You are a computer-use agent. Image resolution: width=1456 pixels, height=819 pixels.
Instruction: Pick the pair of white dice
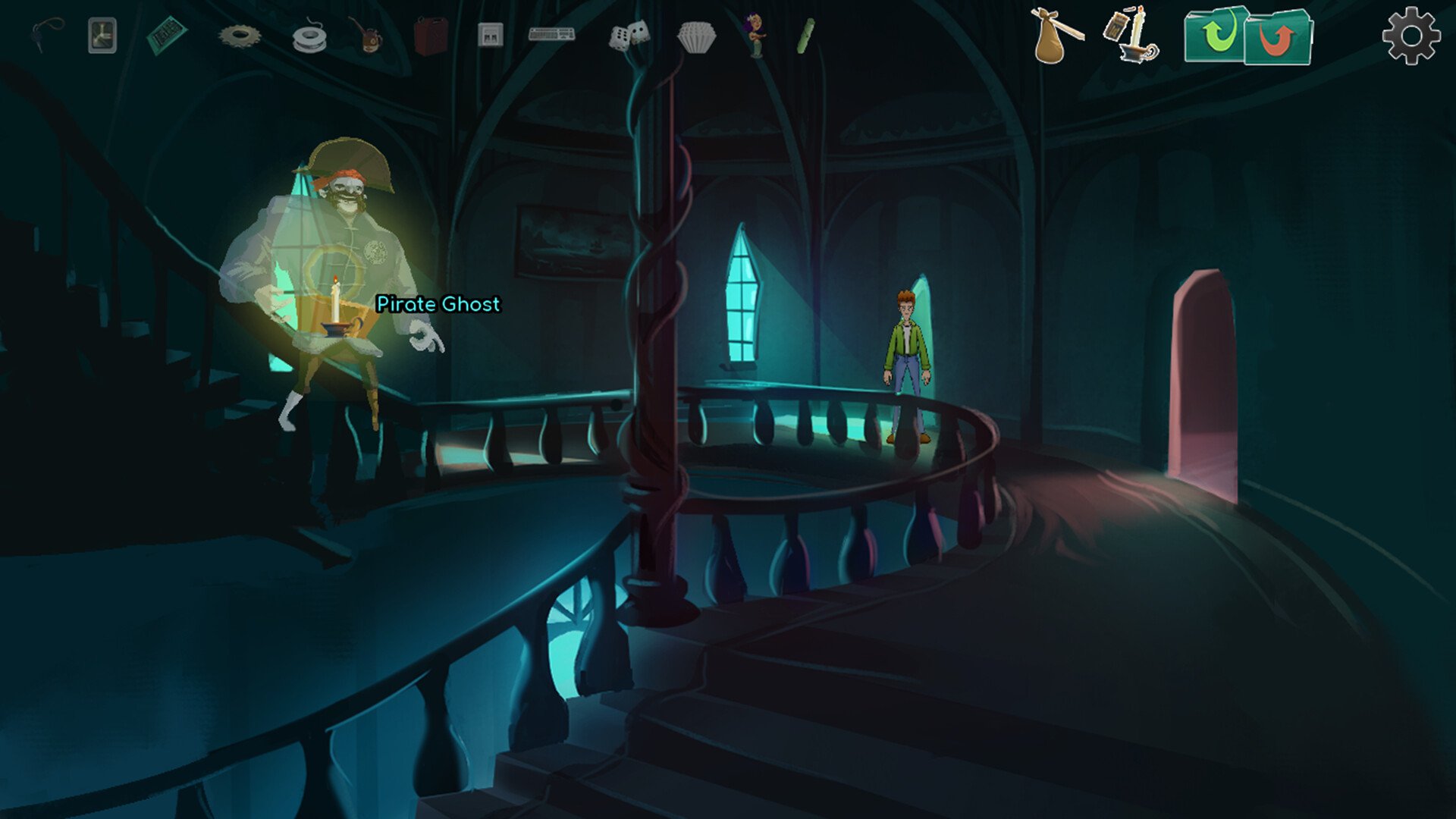[x=629, y=36]
